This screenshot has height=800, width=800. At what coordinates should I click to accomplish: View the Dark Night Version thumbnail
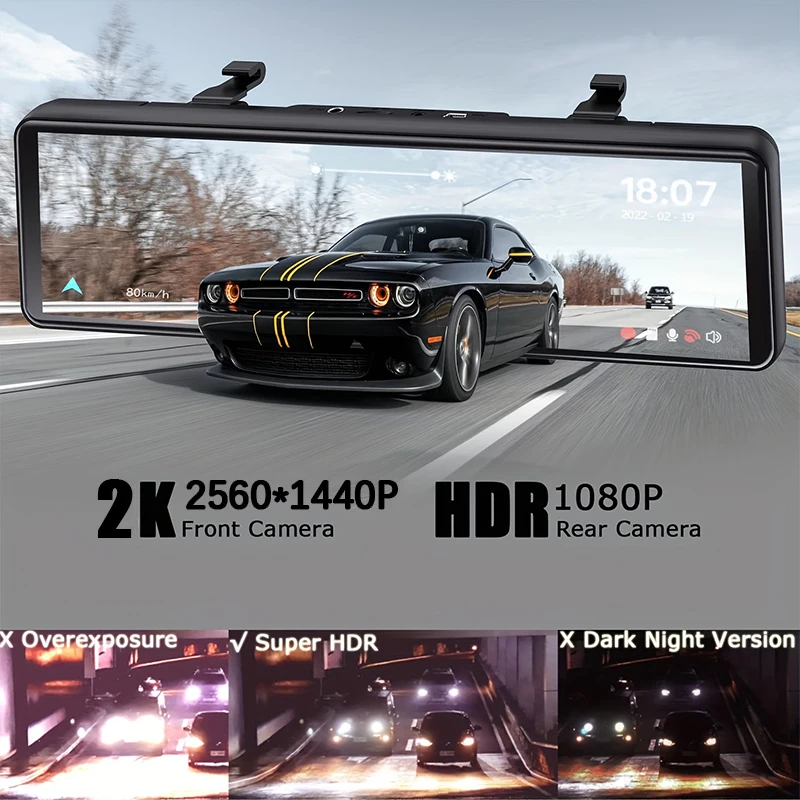pyautogui.click(x=678, y=714)
